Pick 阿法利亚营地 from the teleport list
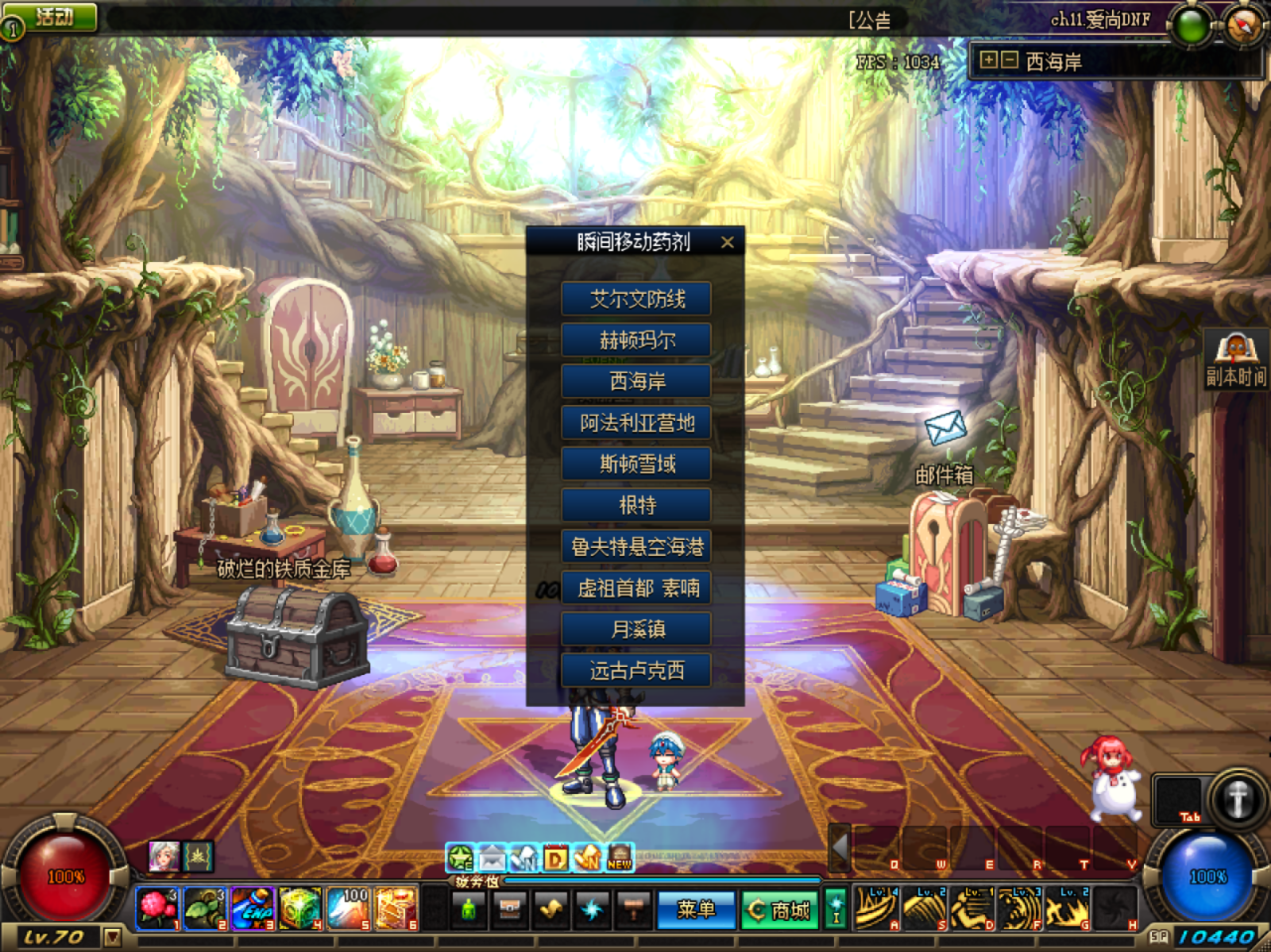 [636, 423]
